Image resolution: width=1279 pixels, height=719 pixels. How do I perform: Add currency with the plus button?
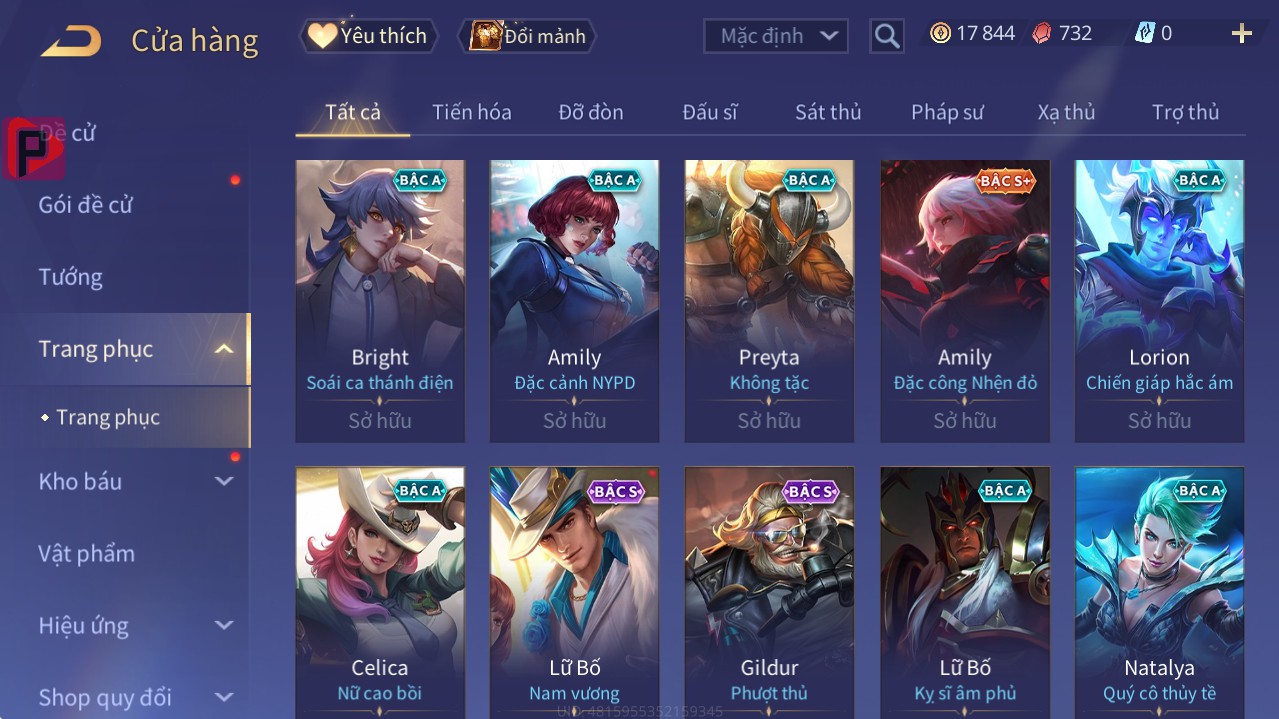tap(1241, 34)
